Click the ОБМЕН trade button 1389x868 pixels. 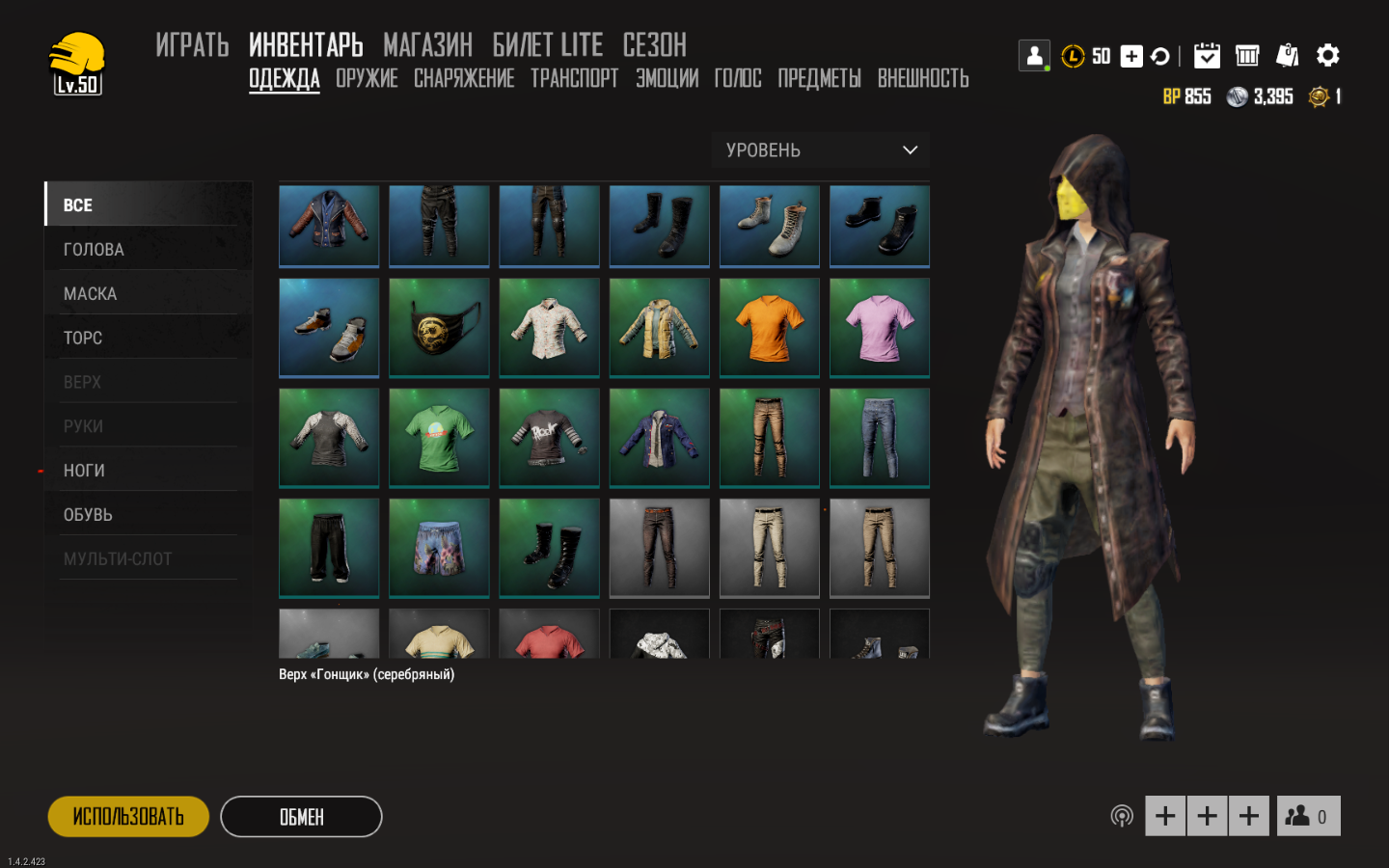[301, 816]
